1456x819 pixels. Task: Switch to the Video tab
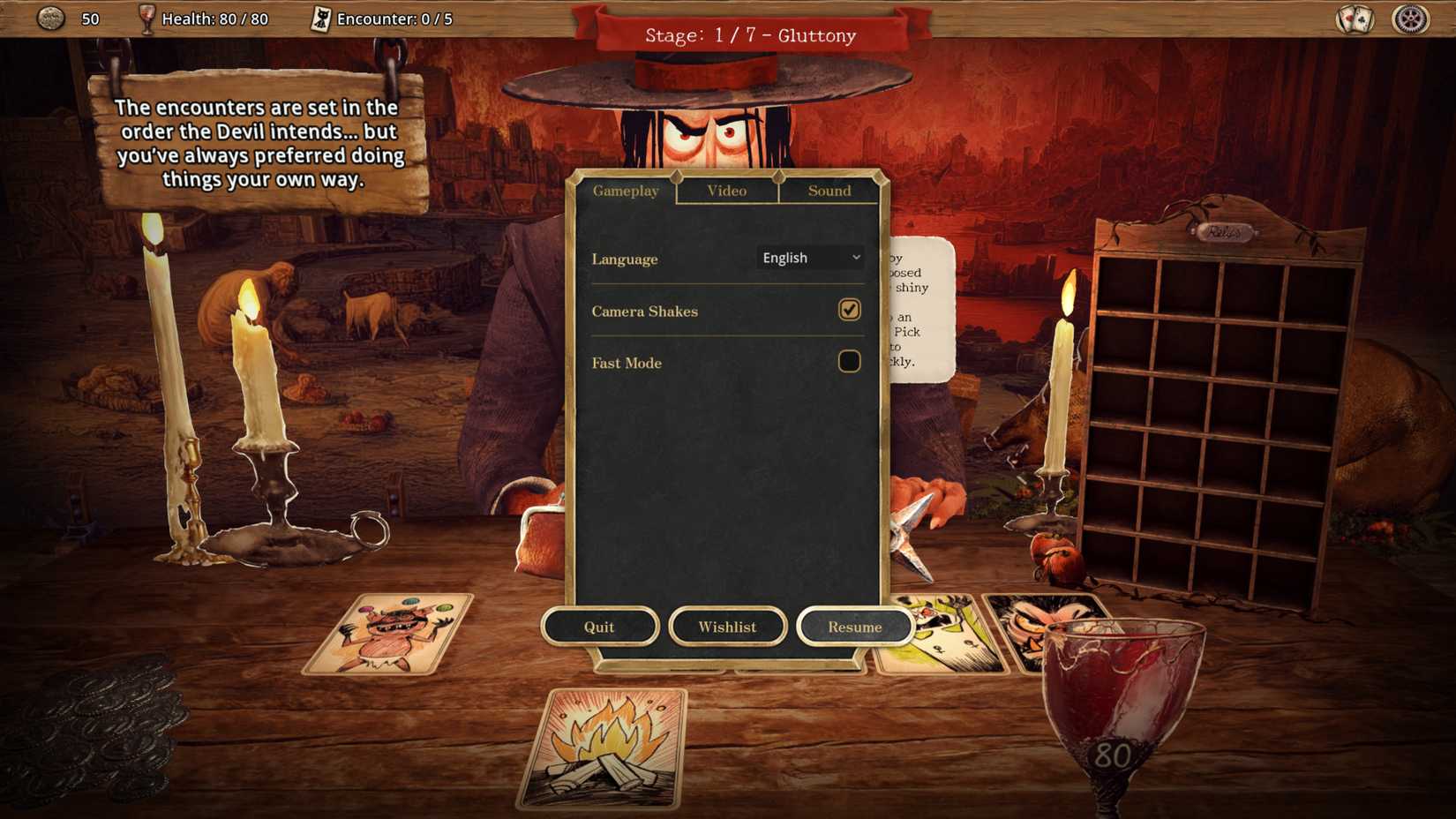[x=726, y=191]
